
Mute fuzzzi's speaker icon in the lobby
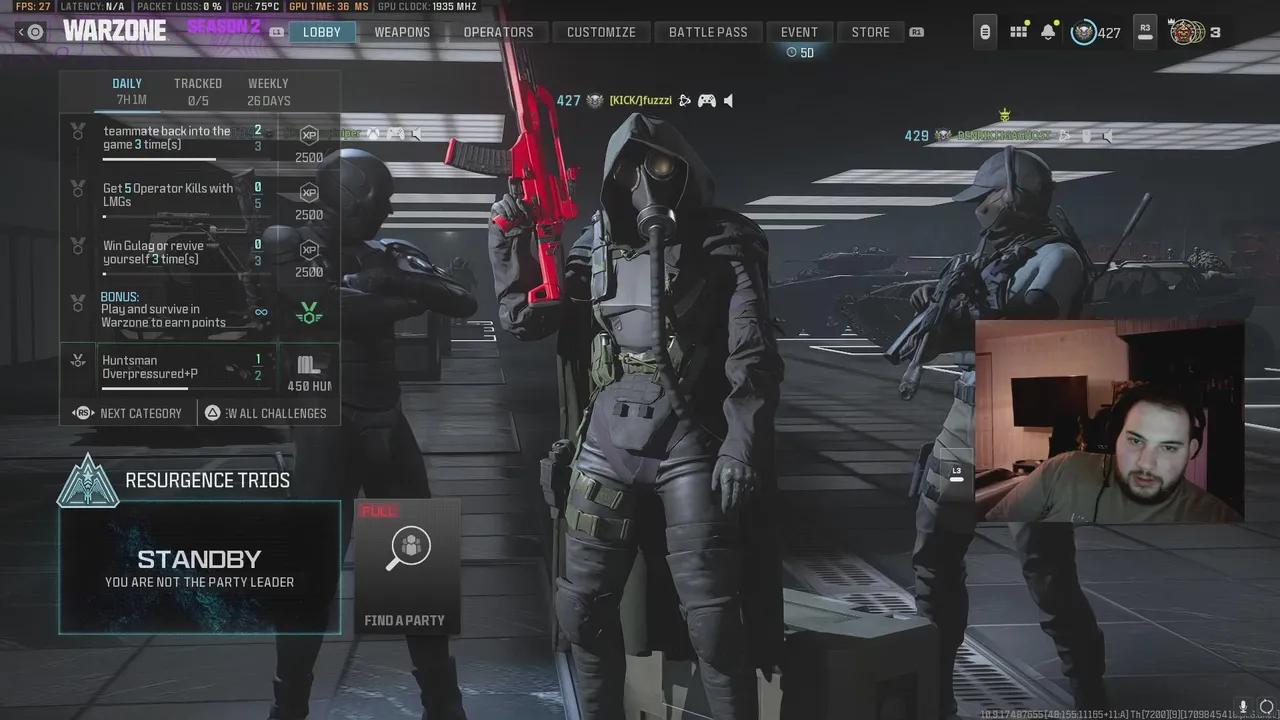[x=727, y=100]
